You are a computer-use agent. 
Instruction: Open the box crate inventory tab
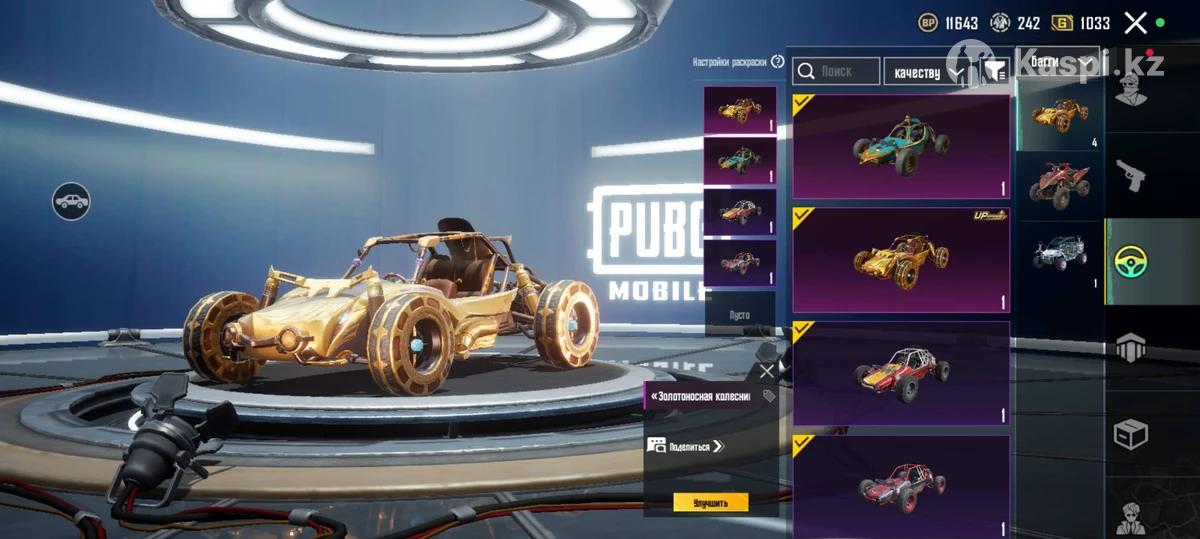tap(1131, 433)
